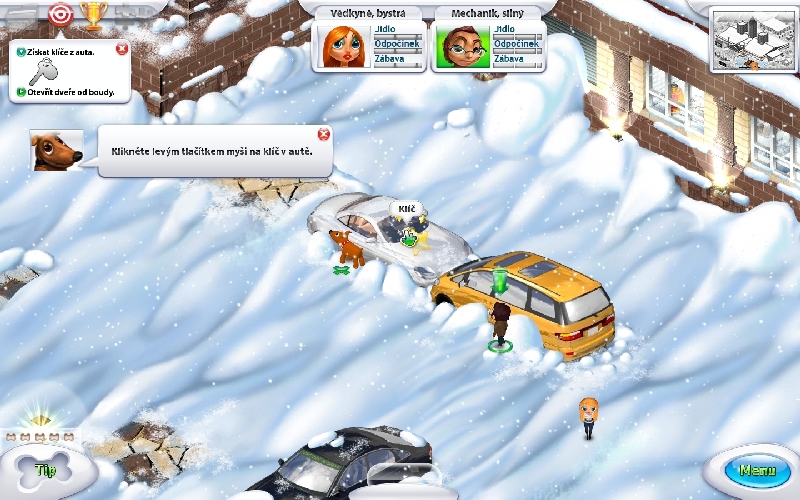
Task: Click the "Klíč" label bubble over the car
Action: (406, 209)
